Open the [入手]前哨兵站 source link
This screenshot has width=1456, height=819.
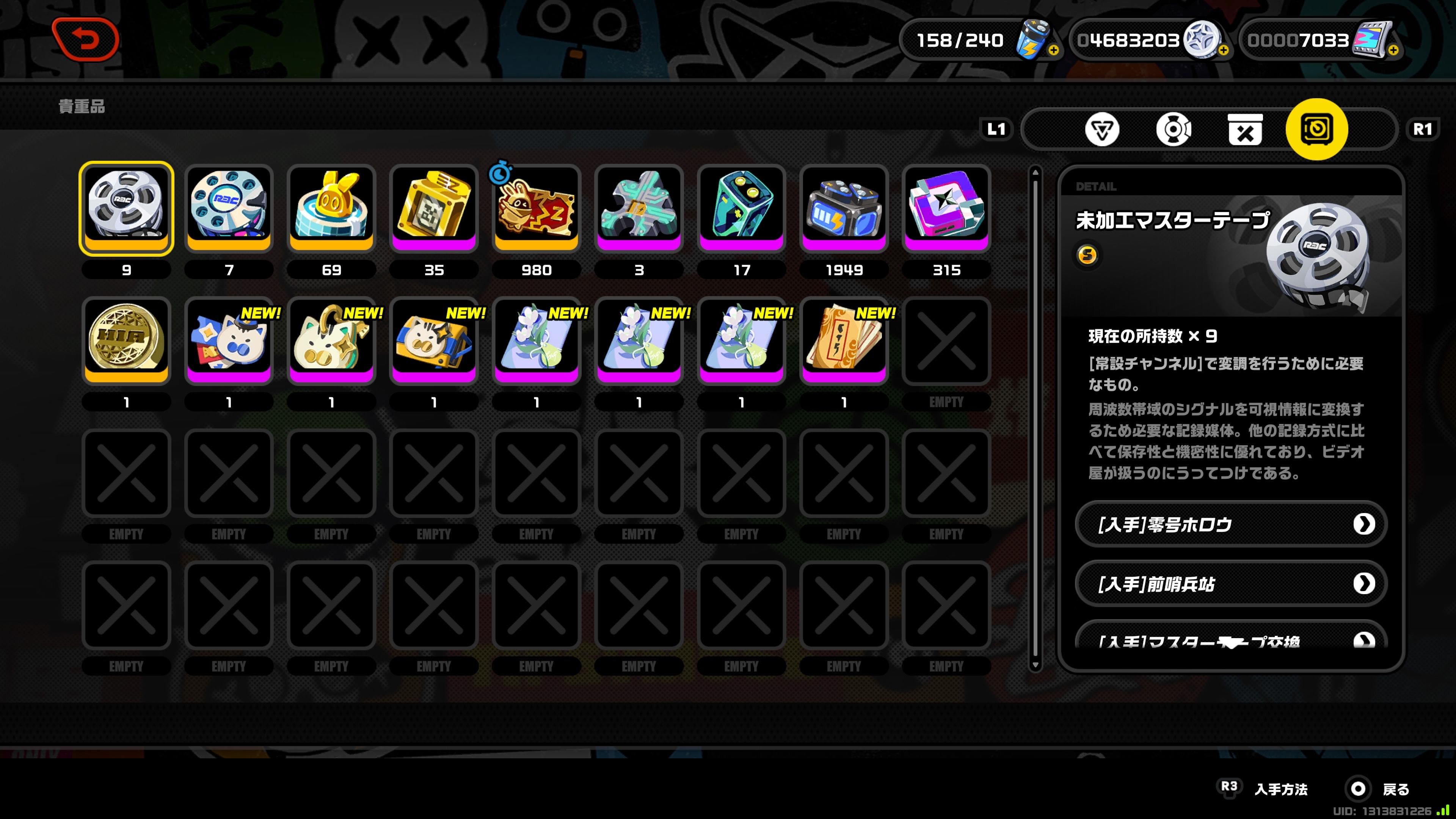tap(1230, 583)
